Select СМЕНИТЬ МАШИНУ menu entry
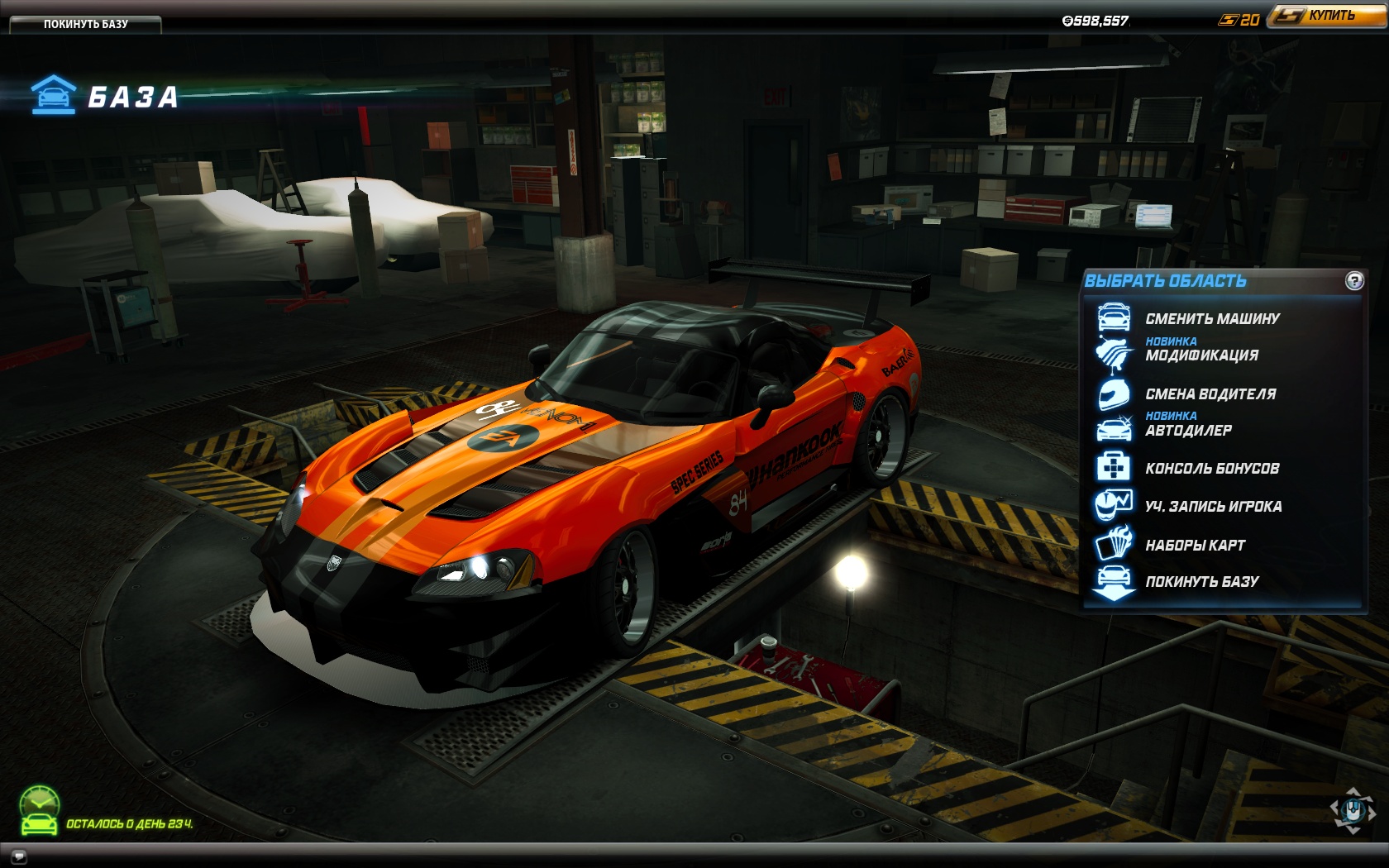The height and width of the screenshot is (868, 1389). [1212, 318]
